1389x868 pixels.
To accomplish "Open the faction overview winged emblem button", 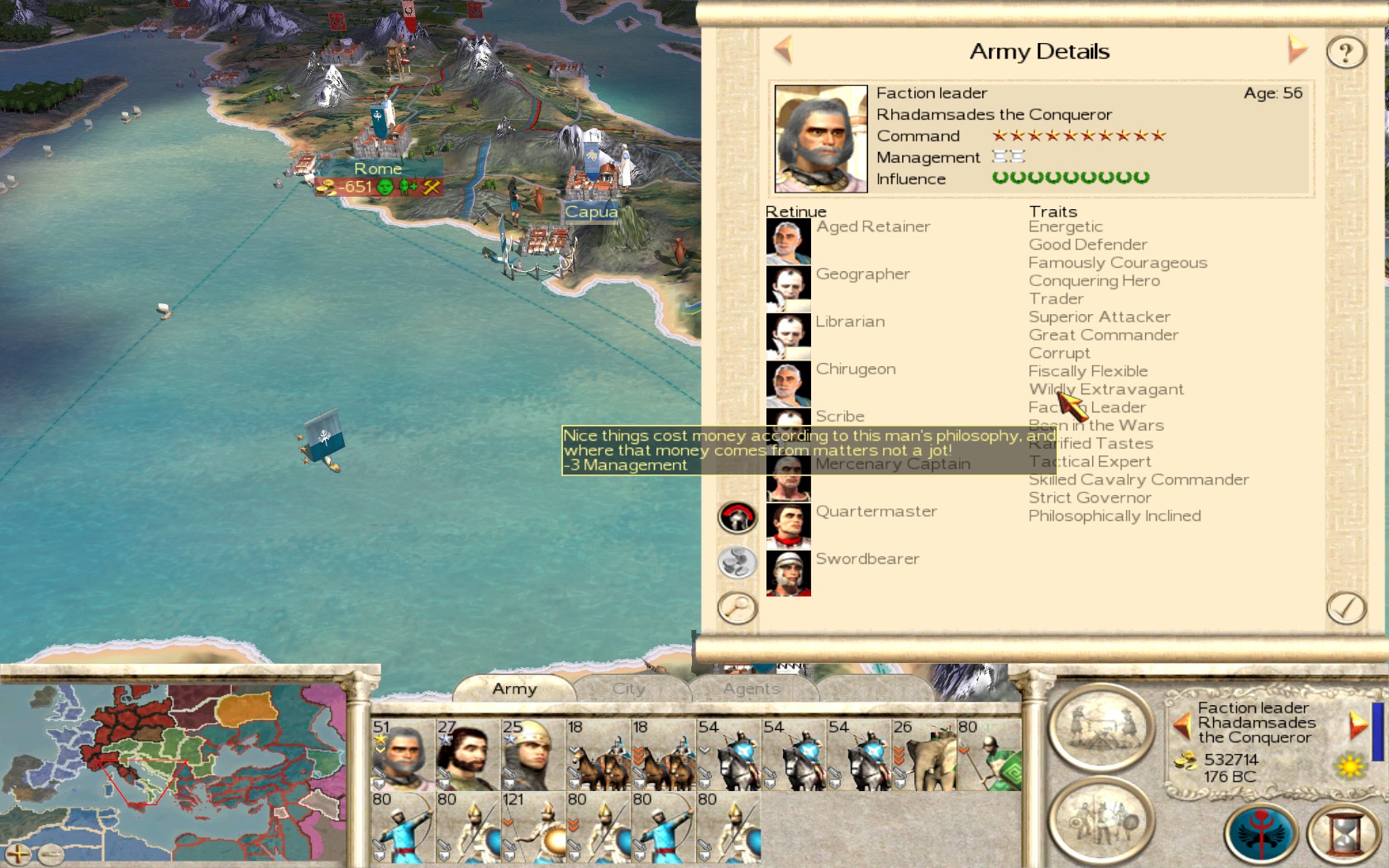I will pos(1261,833).
